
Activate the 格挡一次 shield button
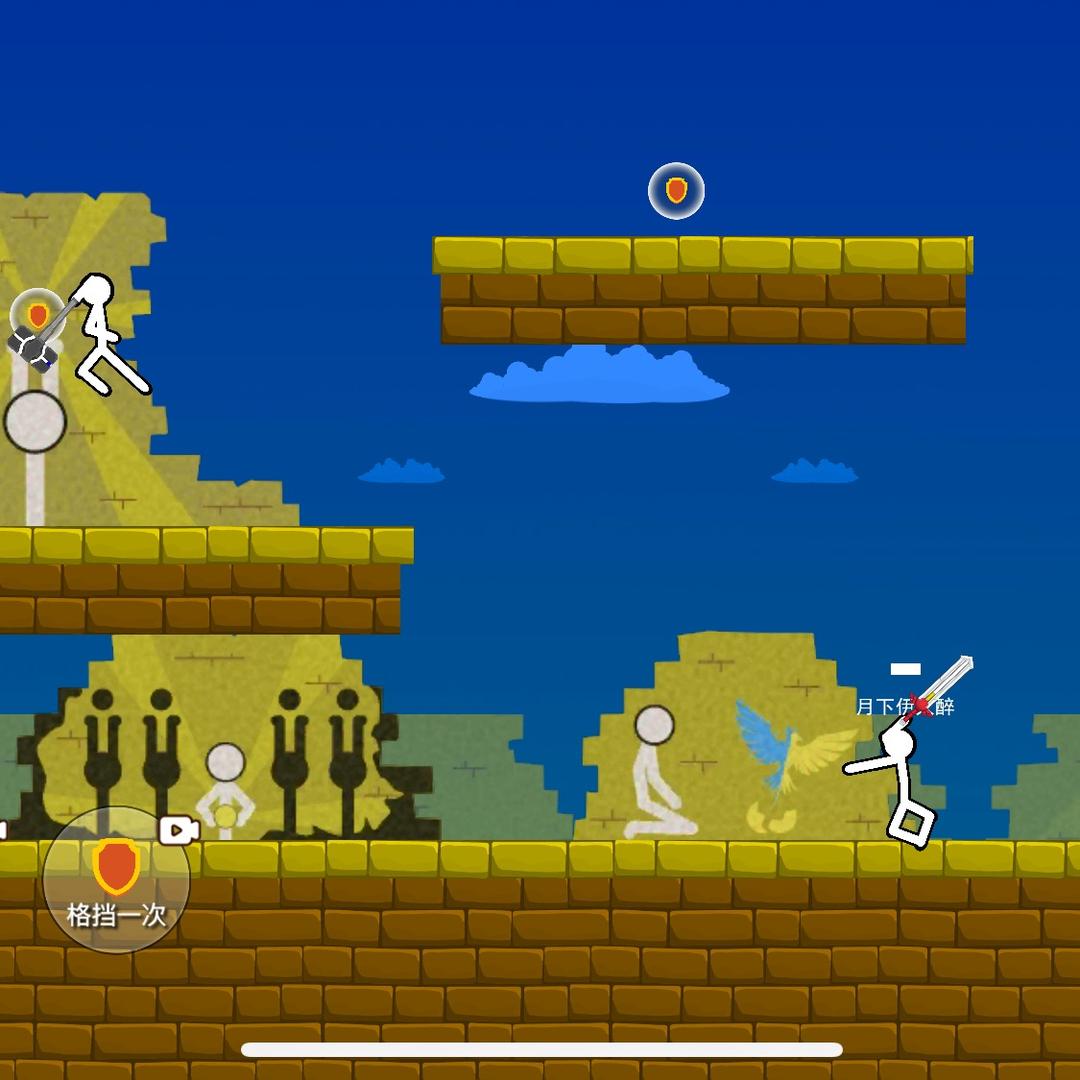(x=116, y=881)
